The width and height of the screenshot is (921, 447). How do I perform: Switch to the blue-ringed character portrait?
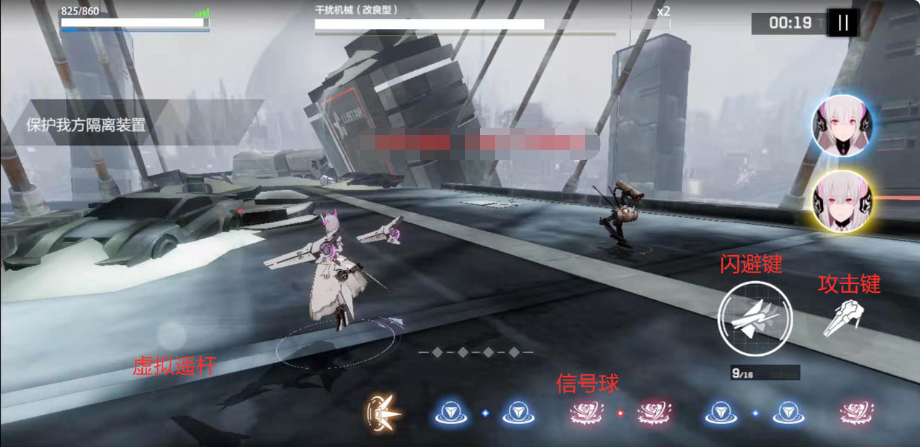coord(843,126)
